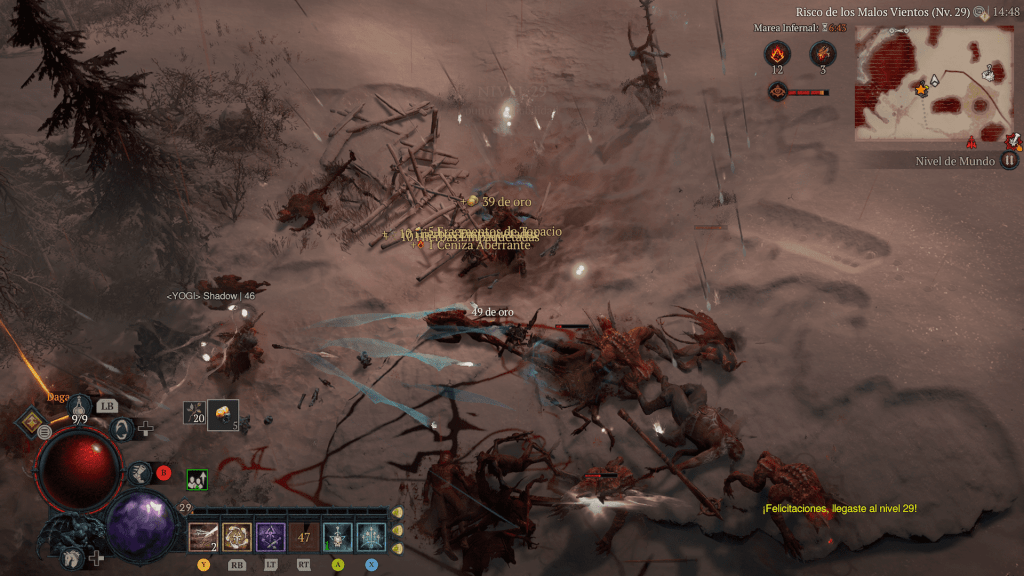Activate the blue candelabra skill in last slot
The image size is (1024, 576).
(x=372, y=537)
